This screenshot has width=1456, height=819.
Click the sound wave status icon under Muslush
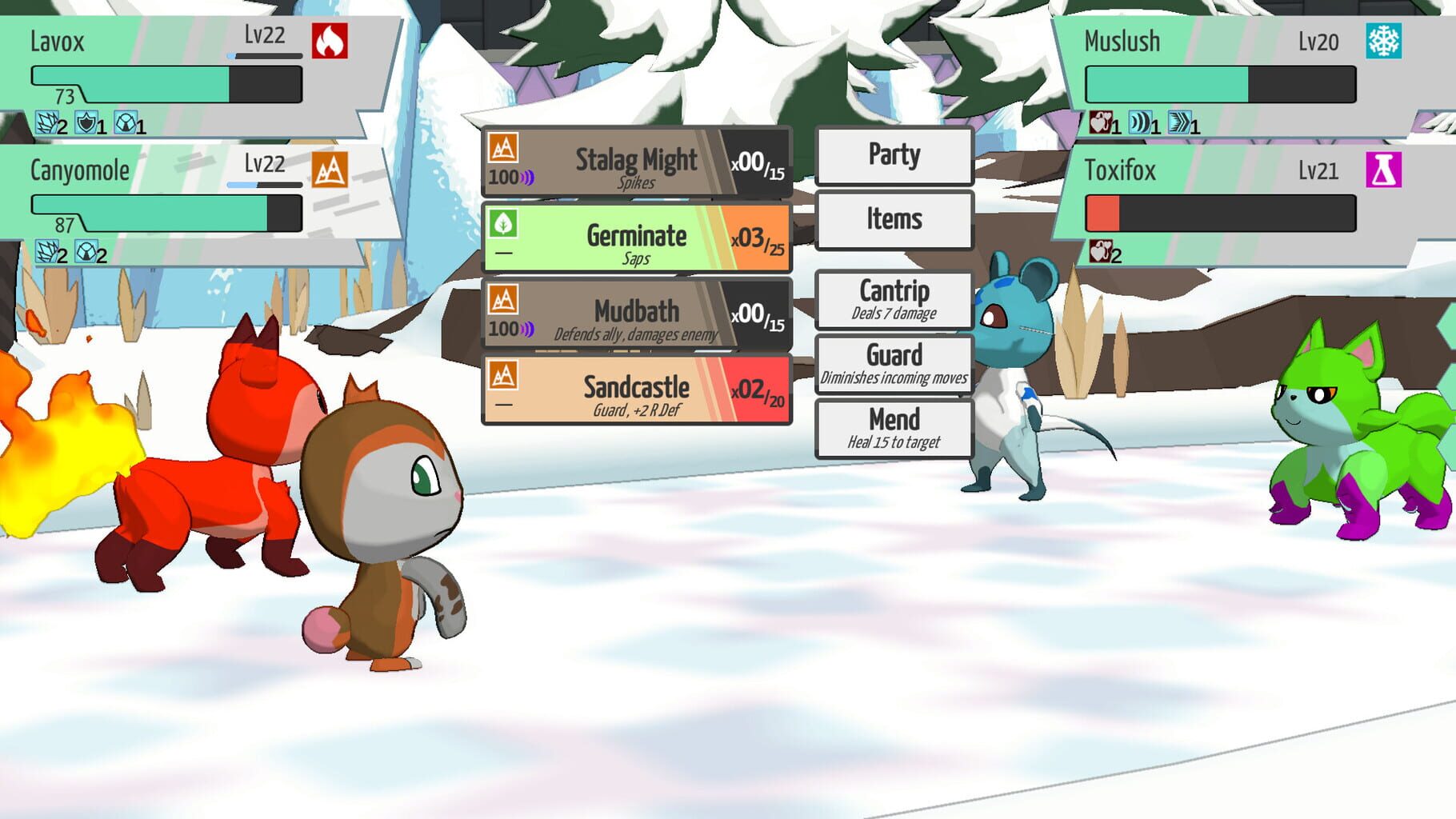click(1139, 122)
